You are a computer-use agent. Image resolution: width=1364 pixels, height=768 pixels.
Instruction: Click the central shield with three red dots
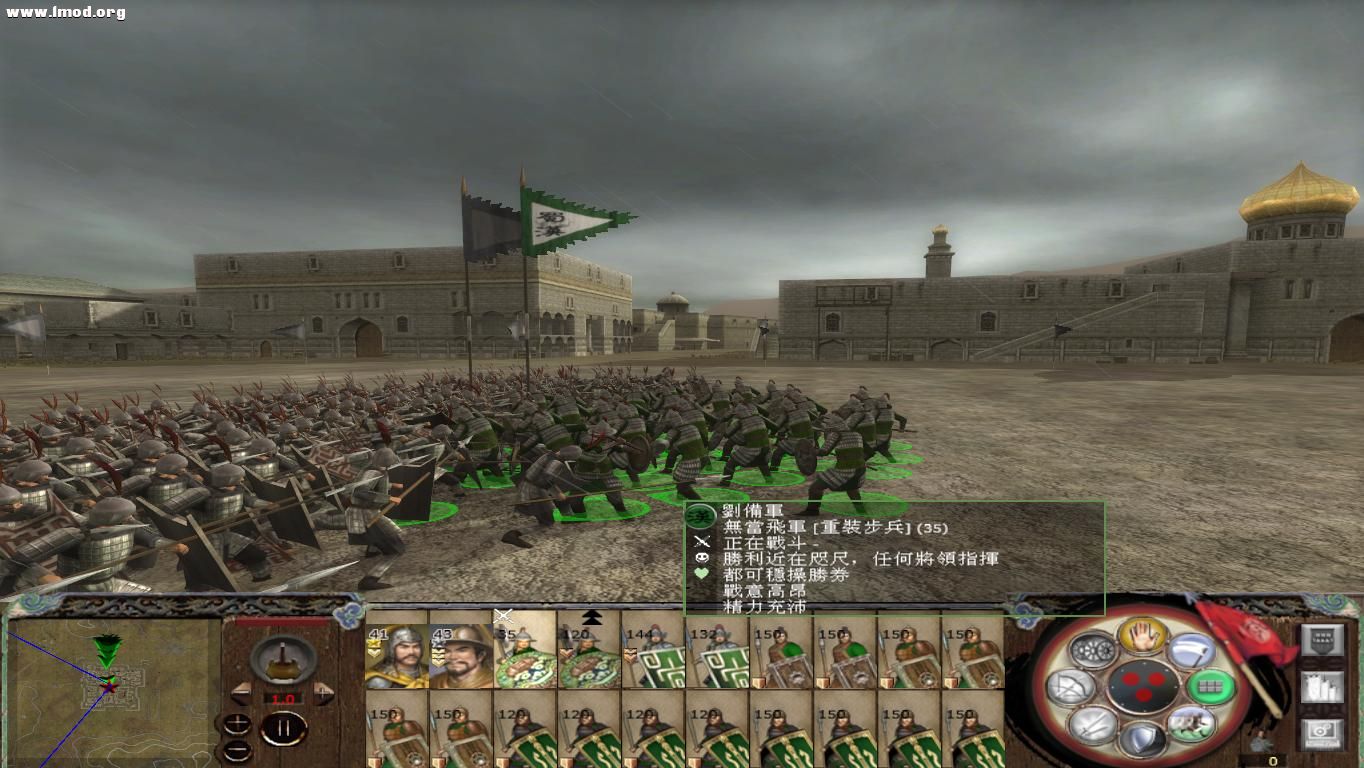[x=1143, y=686]
